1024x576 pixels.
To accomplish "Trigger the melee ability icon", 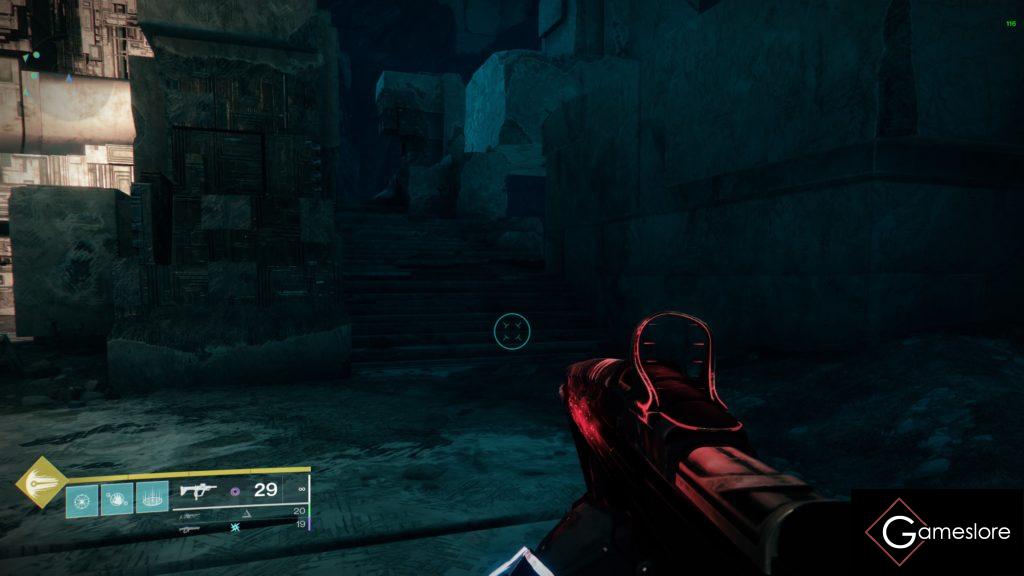I will coord(117,499).
